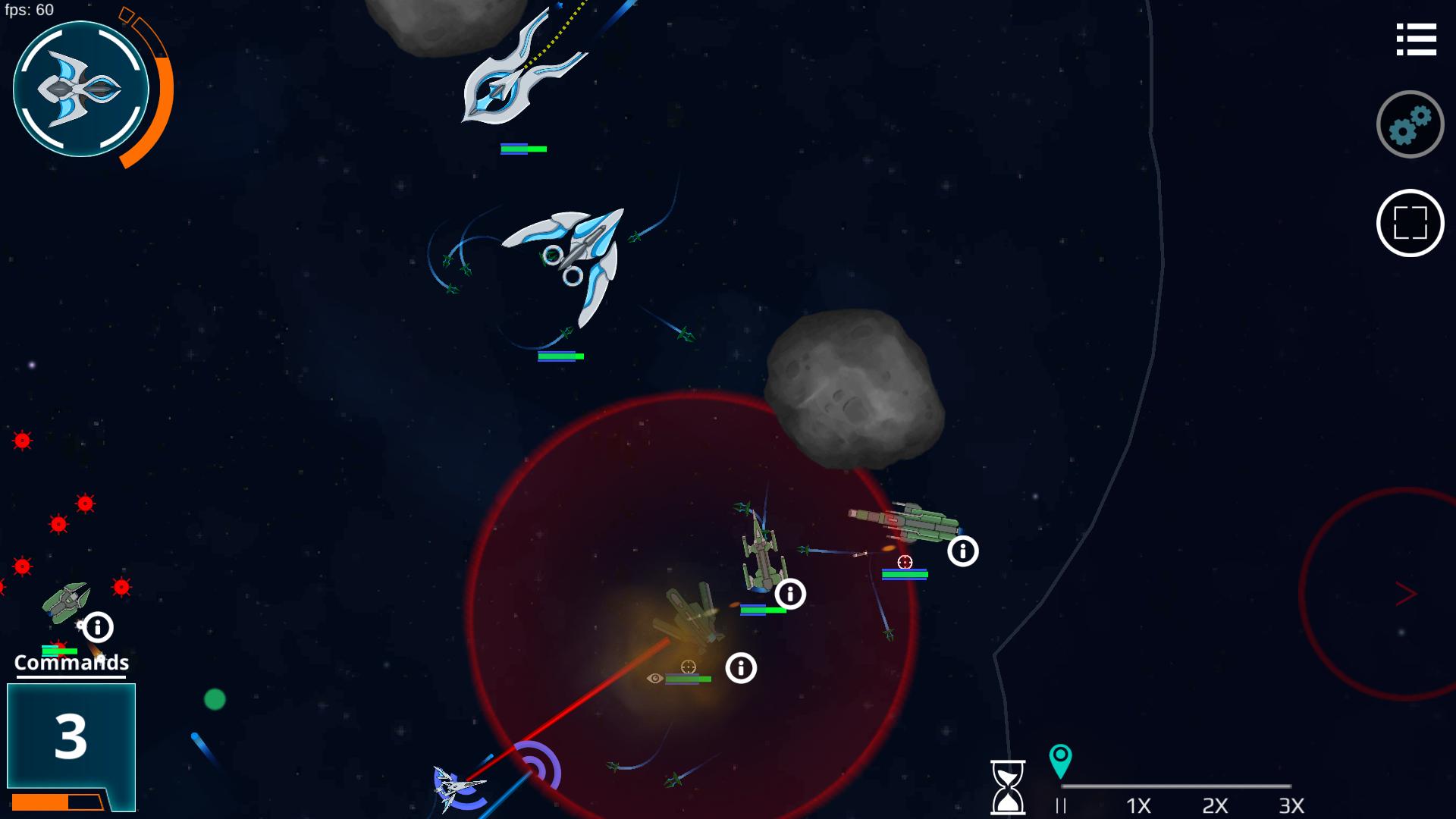Viewport: 1456px width, 819px height.
Task: Open info for the large green battleship
Action: [962, 551]
